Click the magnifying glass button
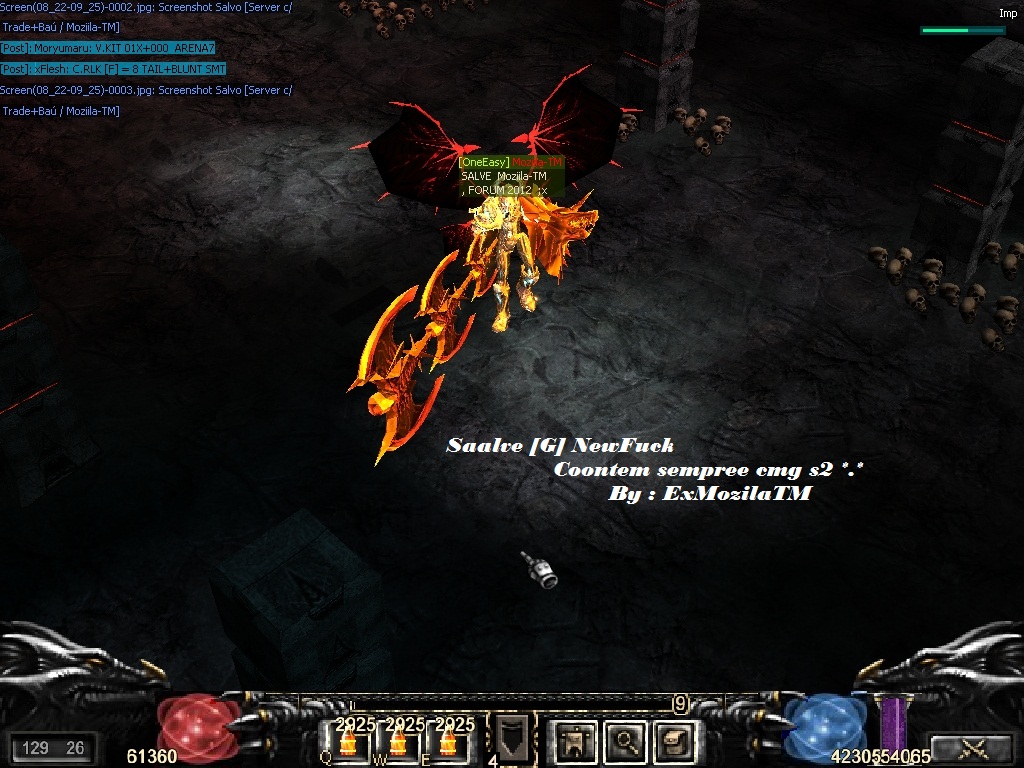1024x768 pixels. click(626, 741)
